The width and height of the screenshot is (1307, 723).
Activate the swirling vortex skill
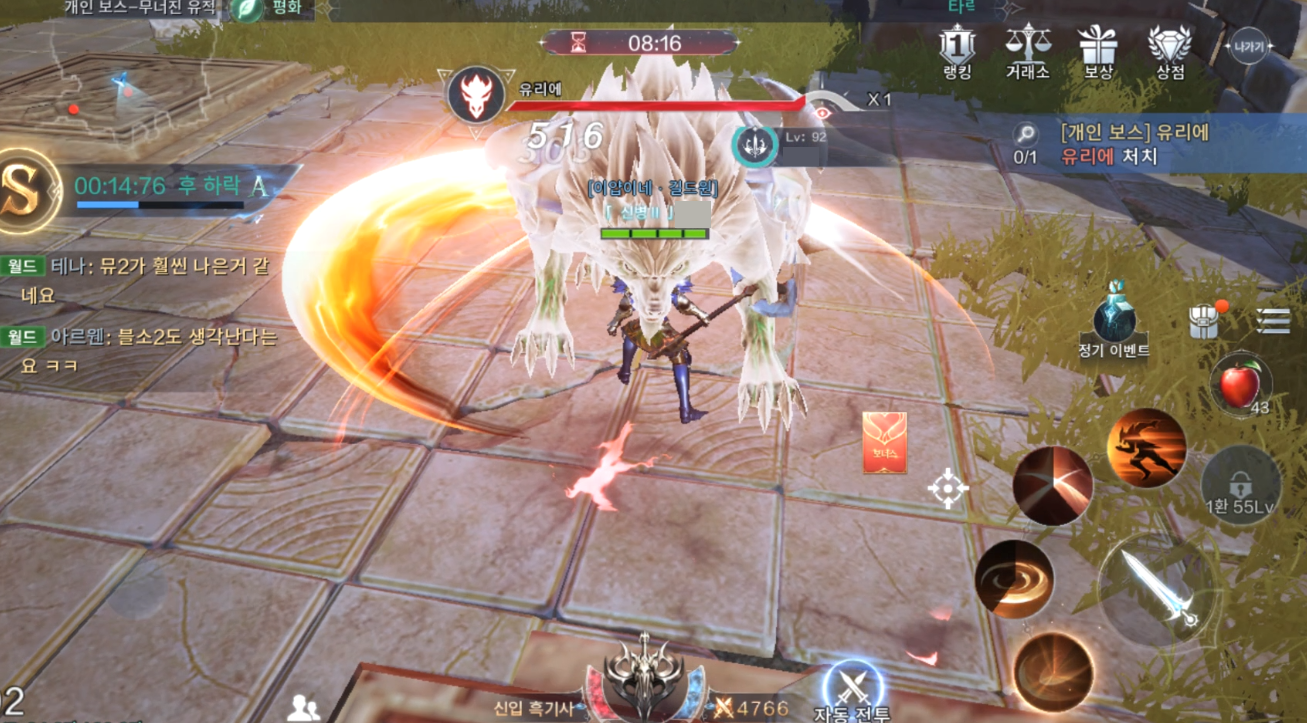tap(1015, 579)
